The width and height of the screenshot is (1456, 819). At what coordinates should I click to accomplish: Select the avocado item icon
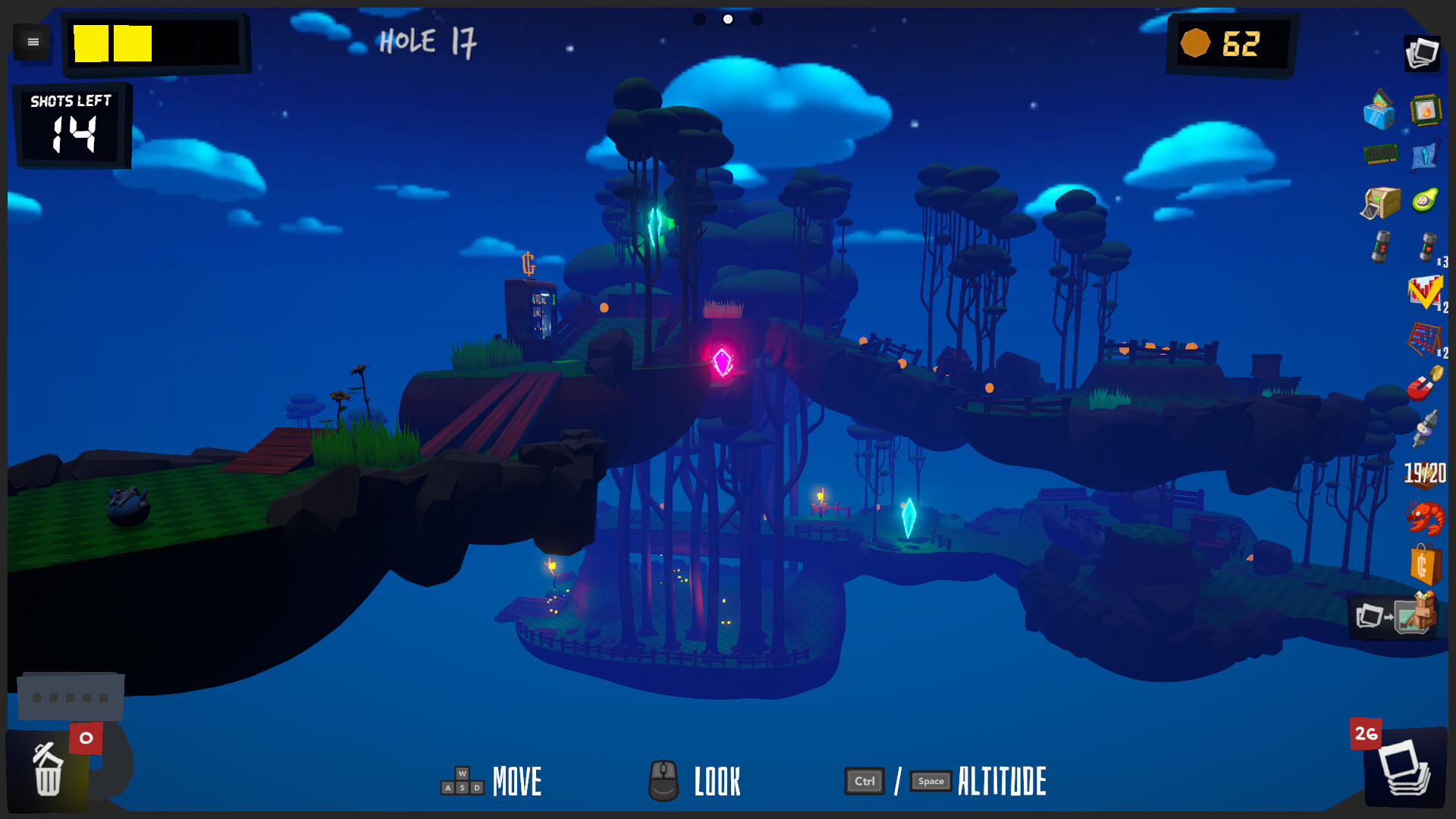click(x=1425, y=201)
